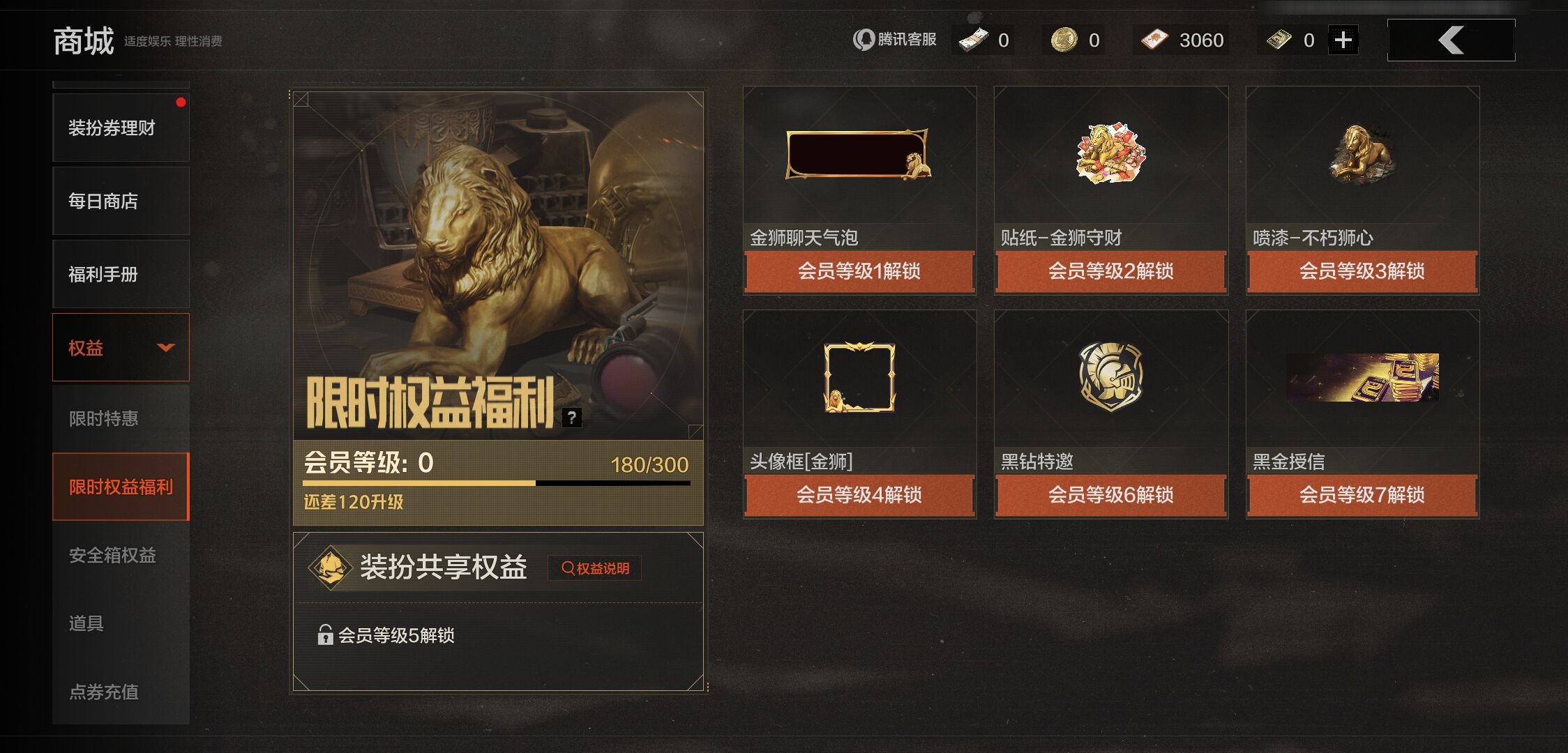The height and width of the screenshot is (753, 1568).
Task: Expand the 限时特惠 section
Action: pyautogui.click(x=104, y=418)
